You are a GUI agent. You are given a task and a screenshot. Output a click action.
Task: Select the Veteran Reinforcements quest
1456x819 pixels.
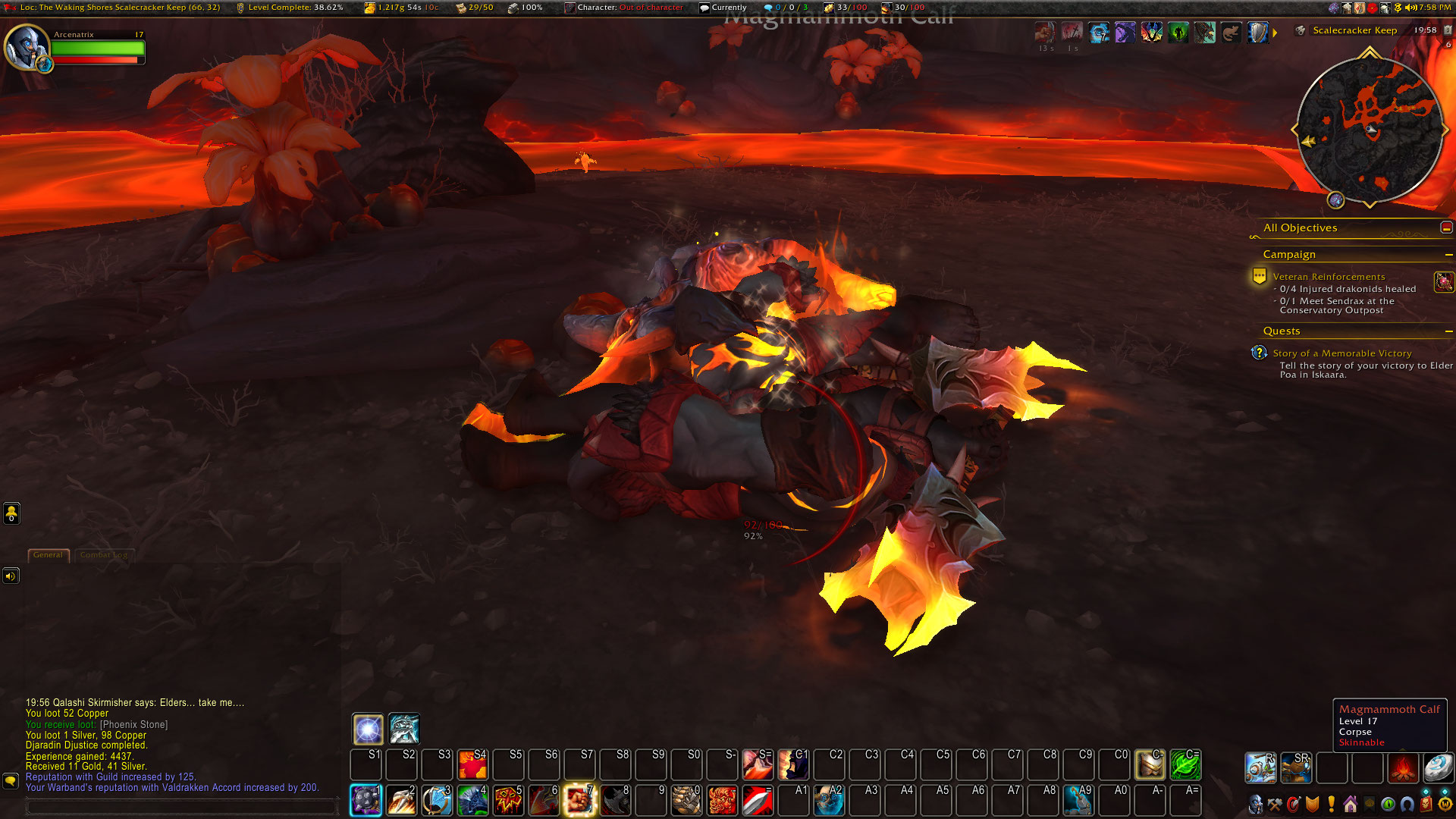click(x=1329, y=277)
